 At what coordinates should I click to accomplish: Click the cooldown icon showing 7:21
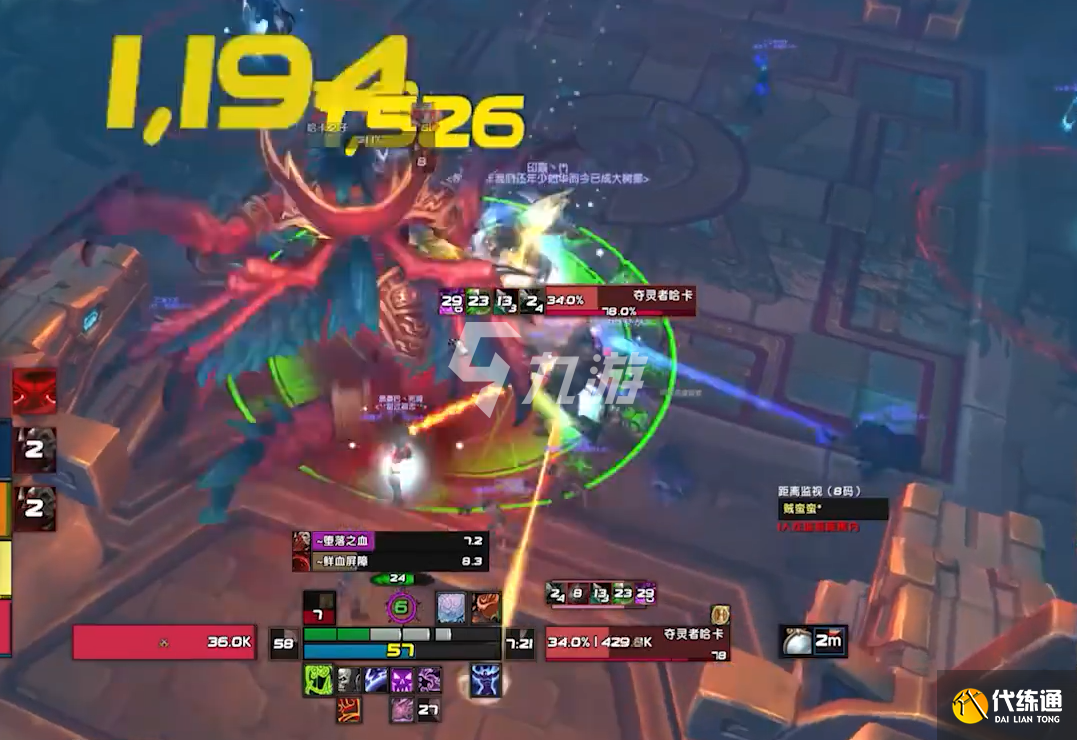point(519,644)
